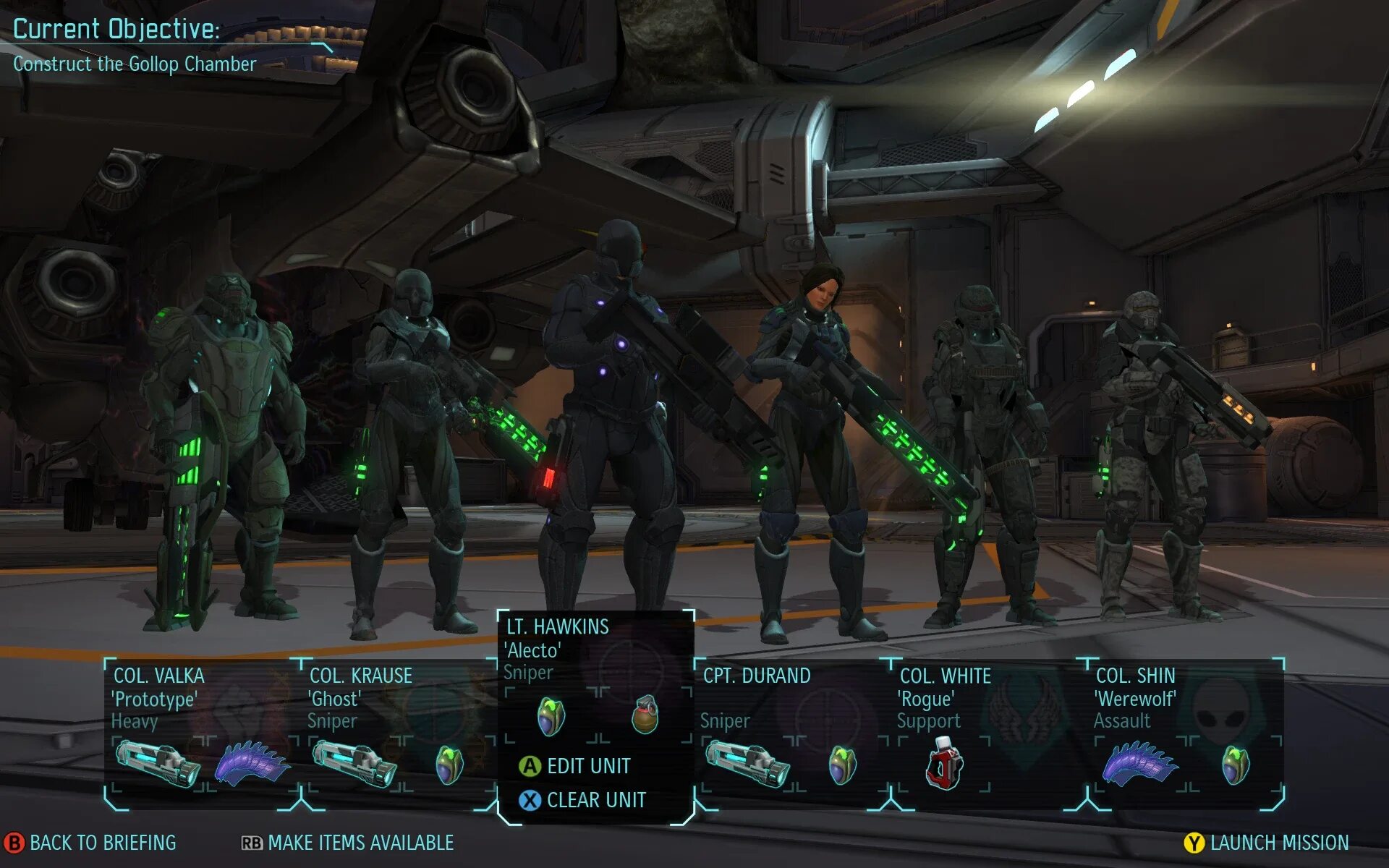Click Col. White's medikit item slot
The width and height of the screenshot is (1389, 868).
pos(944,765)
